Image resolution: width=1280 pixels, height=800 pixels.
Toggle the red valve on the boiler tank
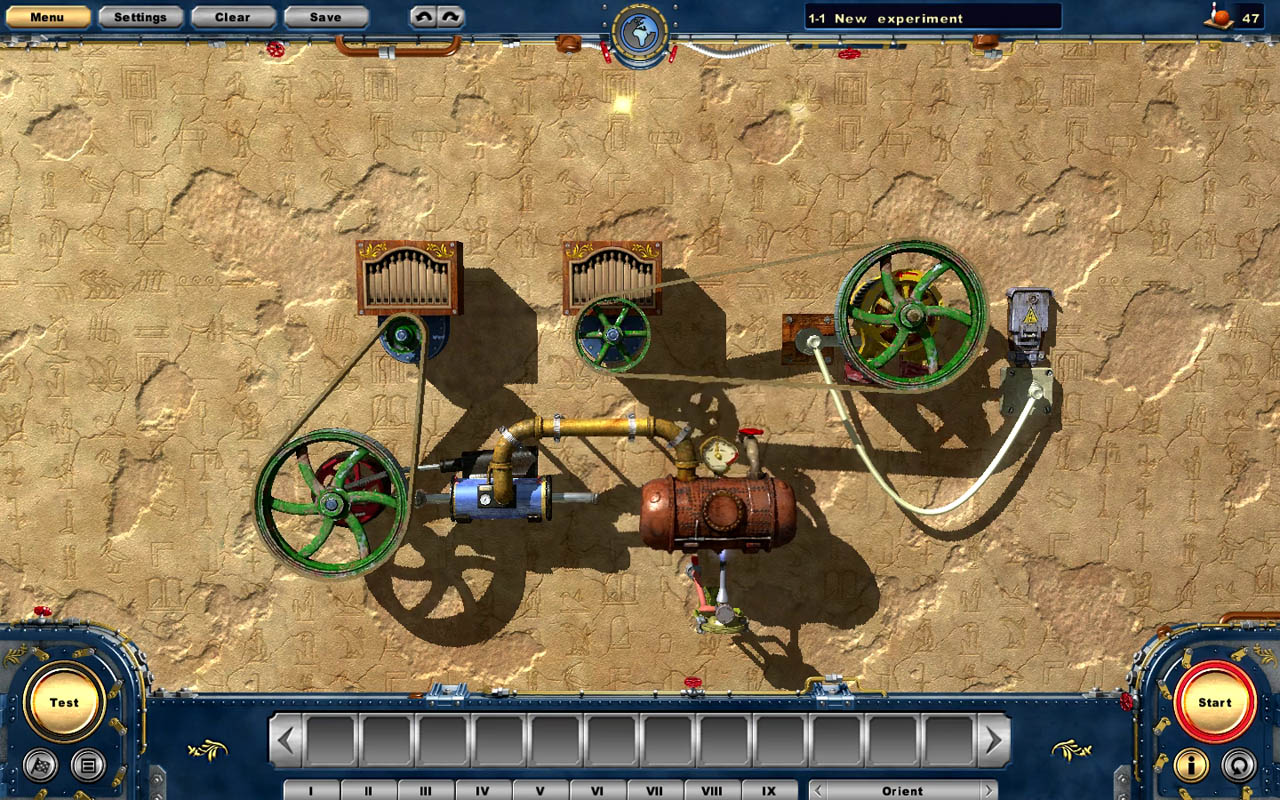pyautogui.click(x=751, y=431)
